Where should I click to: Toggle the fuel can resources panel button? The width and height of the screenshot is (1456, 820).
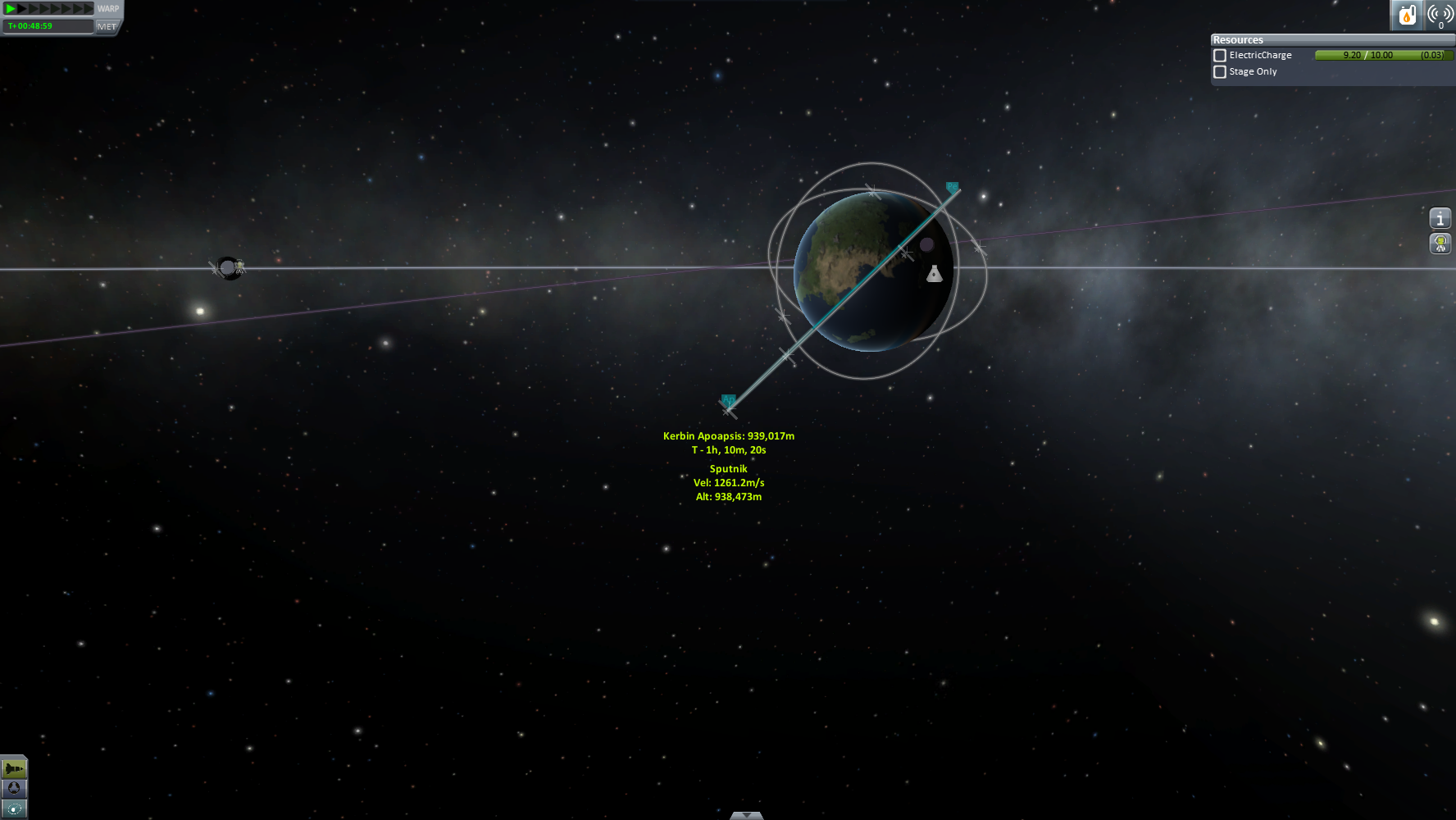[1407, 15]
